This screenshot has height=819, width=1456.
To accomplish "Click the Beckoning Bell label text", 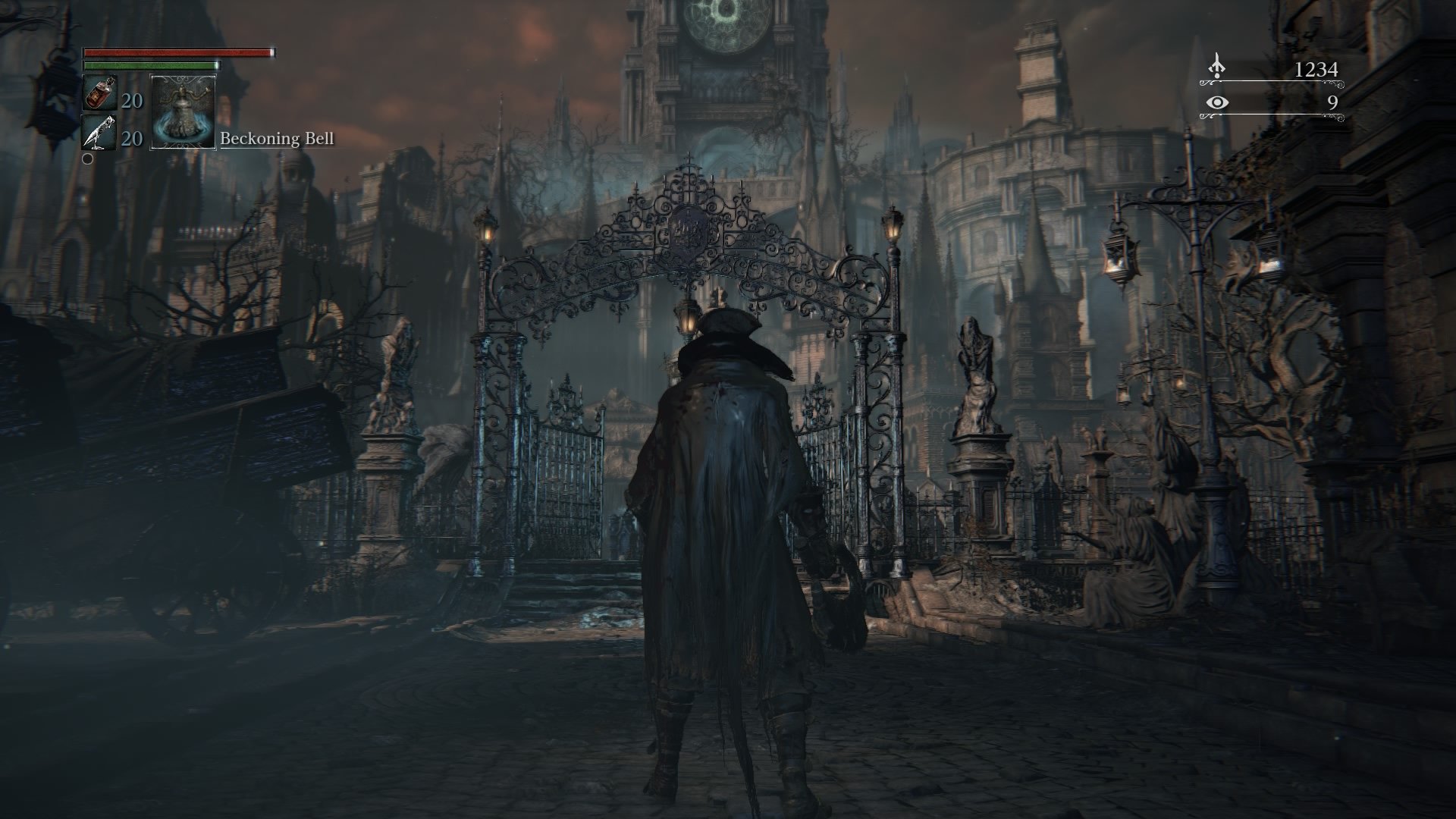I will 277,139.
